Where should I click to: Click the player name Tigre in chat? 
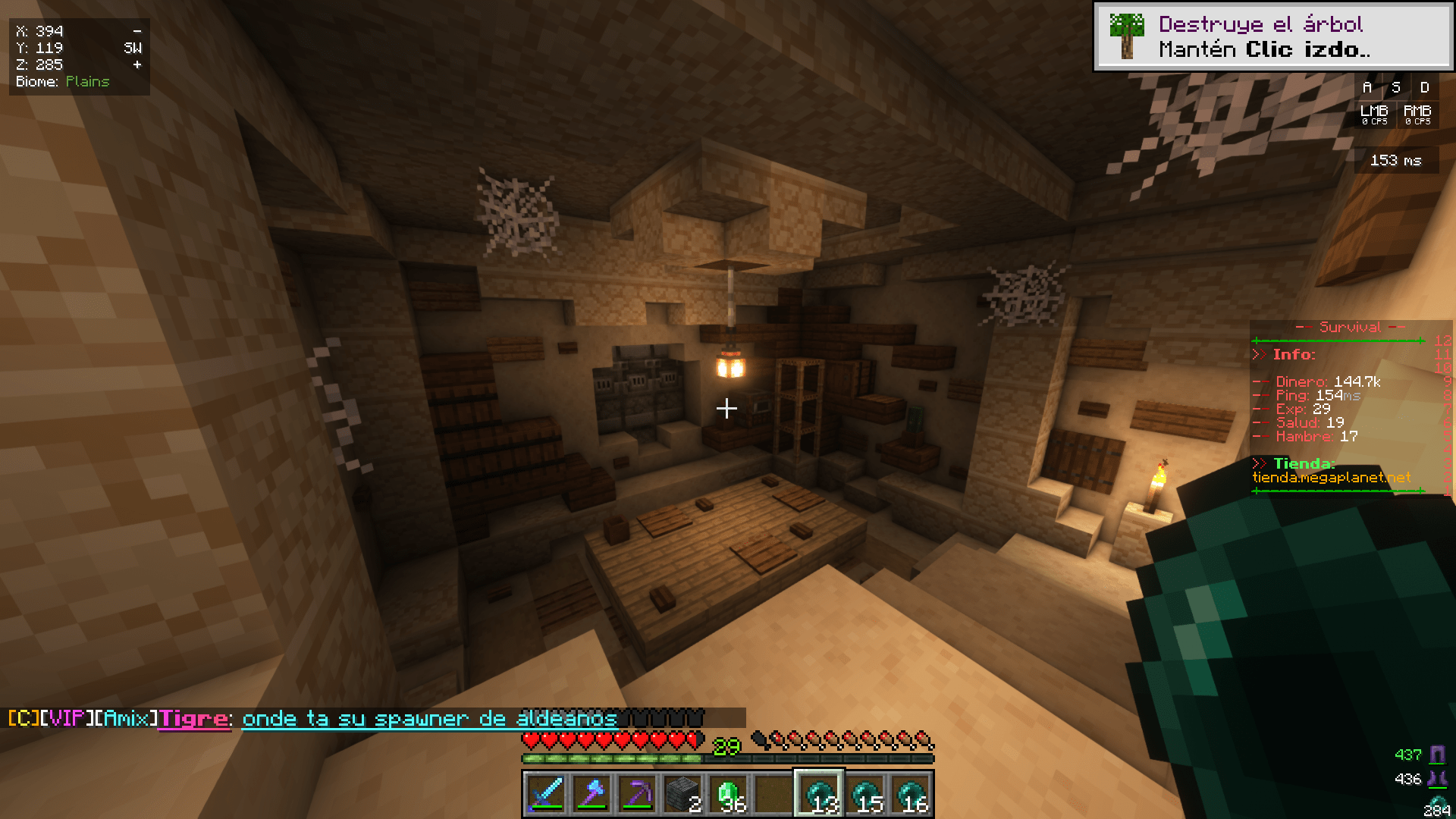click(x=193, y=718)
